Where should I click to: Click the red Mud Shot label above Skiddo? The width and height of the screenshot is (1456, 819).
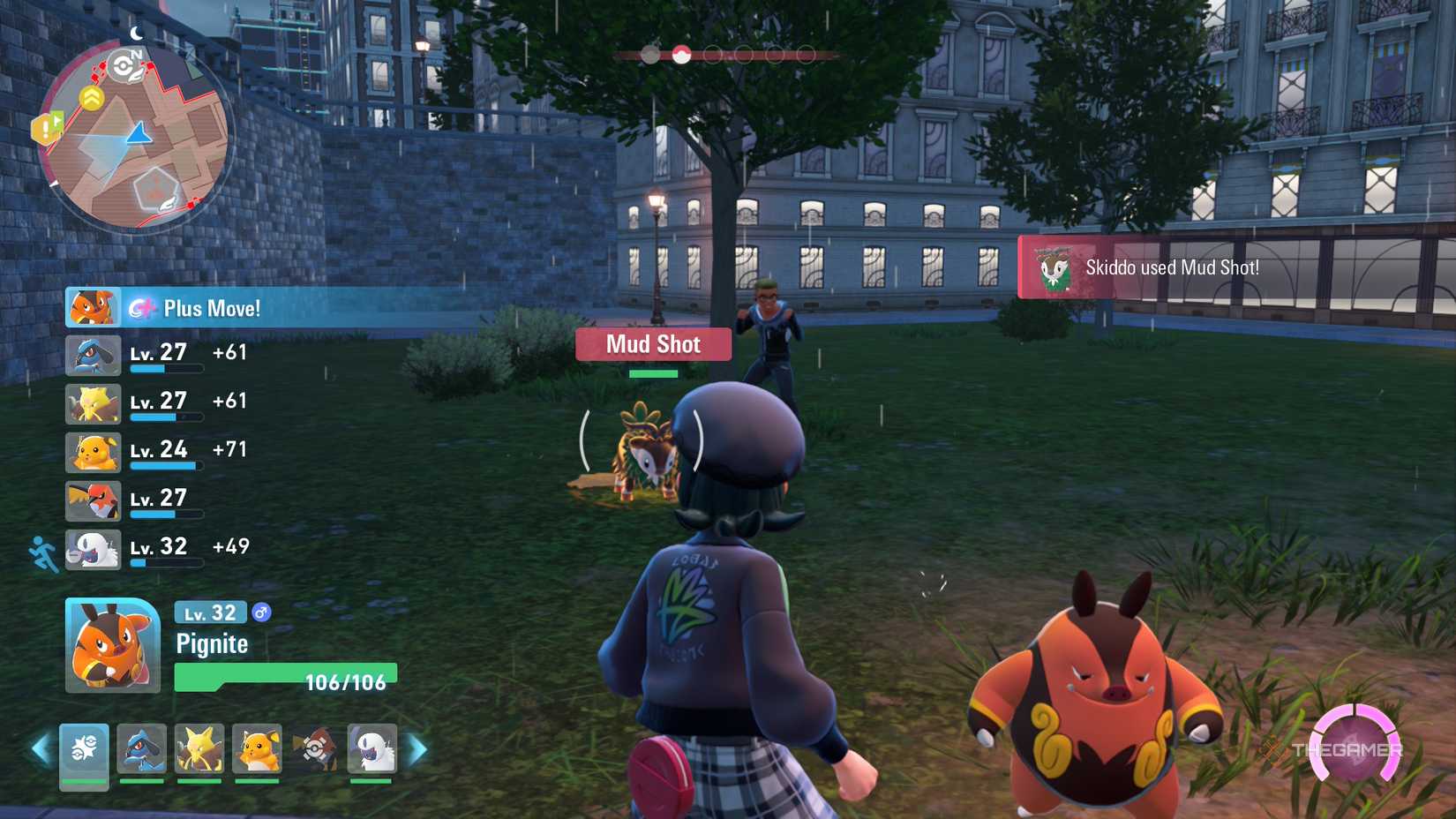click(653, 344)
